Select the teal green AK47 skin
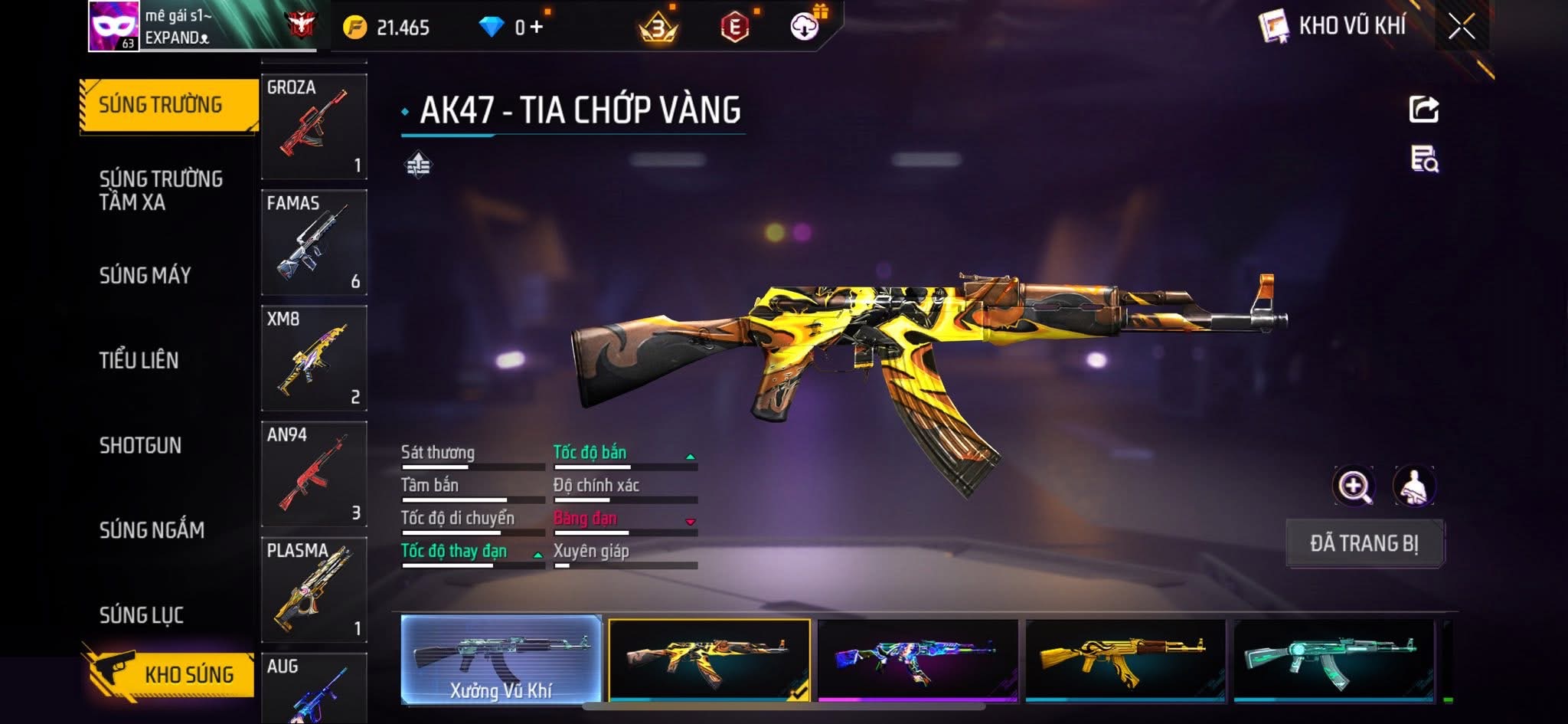The height and width of the screenshot is (724, 1568). click(x=1333, y=660)
